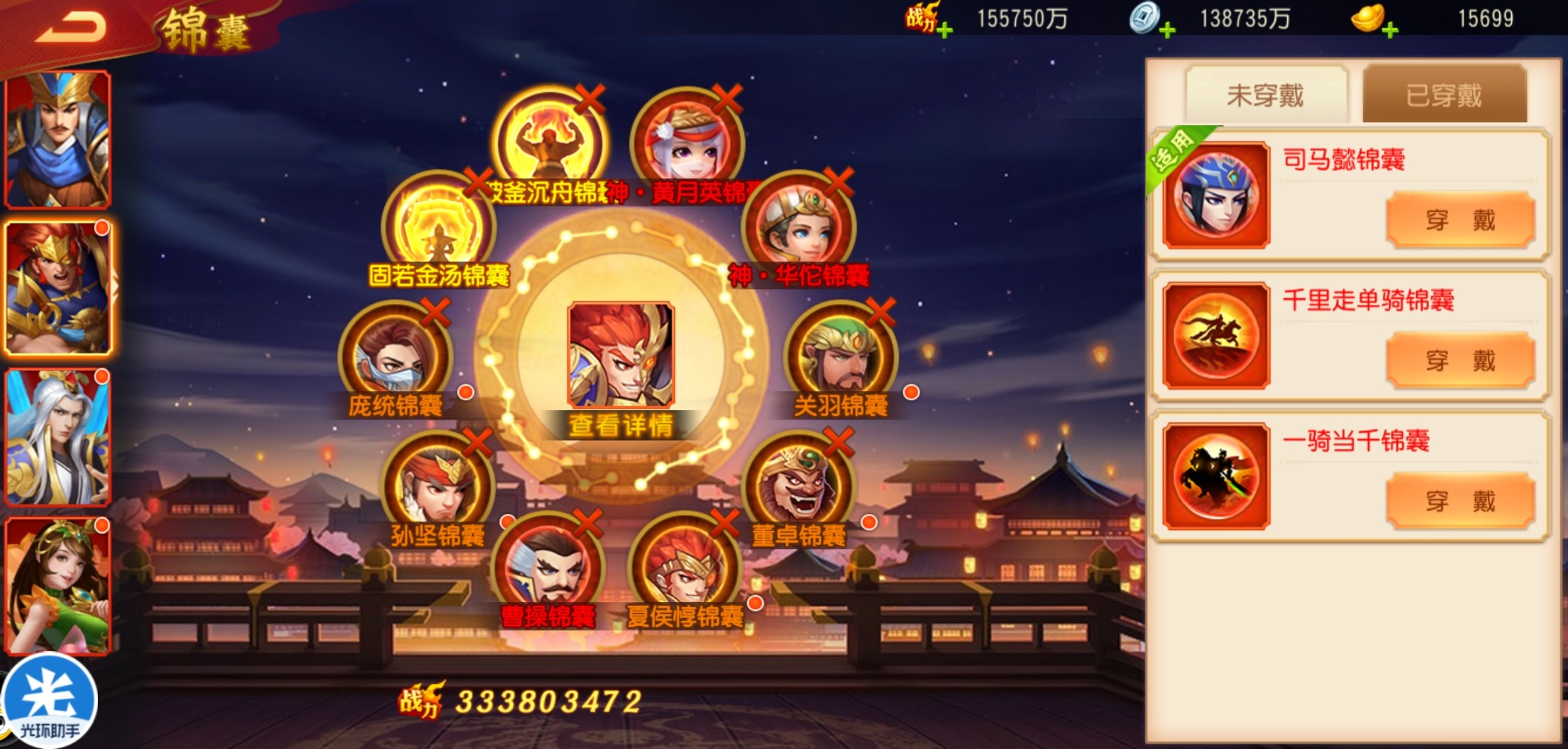Screen dimensions: 1568x749
Task: Select the 关羽锦囊 slot
Action: tap(840, 358)
